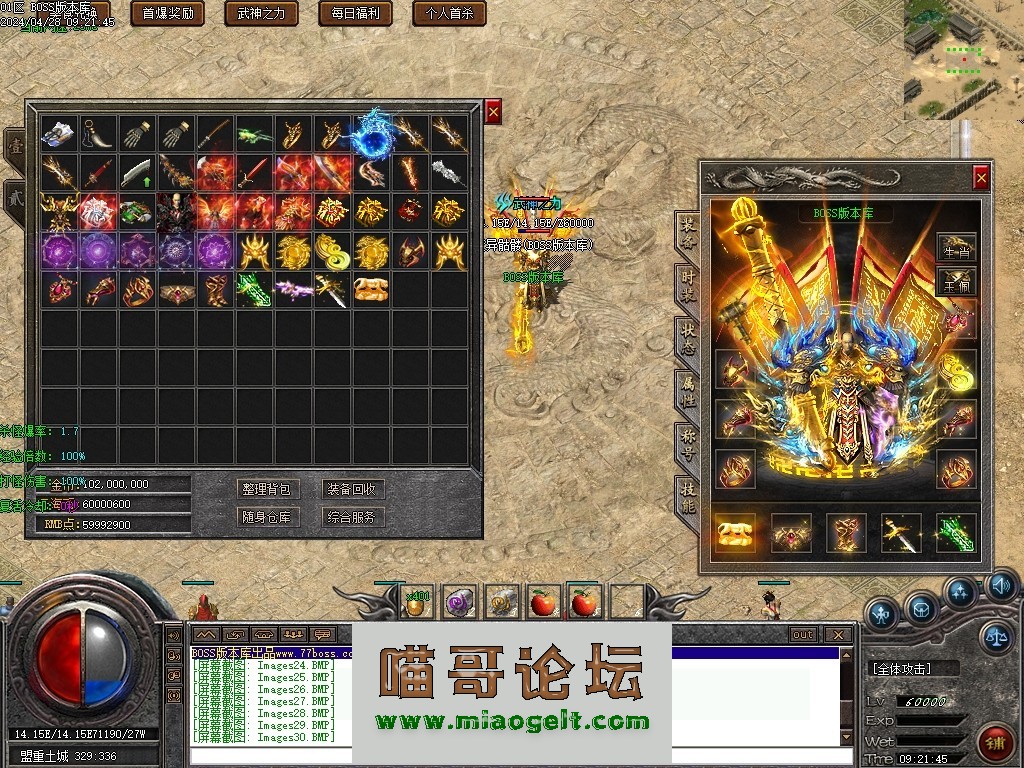
Task: Open 装备回收 equipment recycling
Action: [x=353, y=489]
